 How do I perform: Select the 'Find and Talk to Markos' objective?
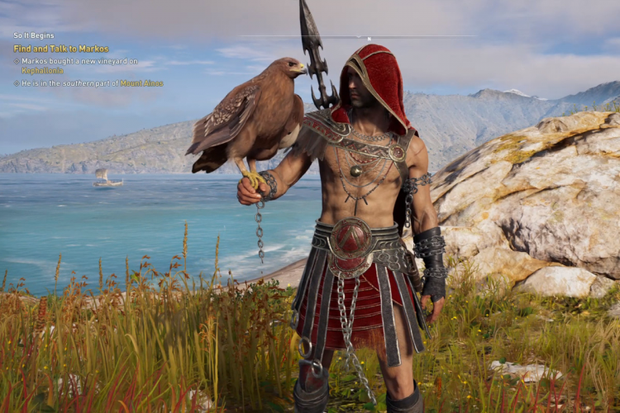(x=60, y=48)
